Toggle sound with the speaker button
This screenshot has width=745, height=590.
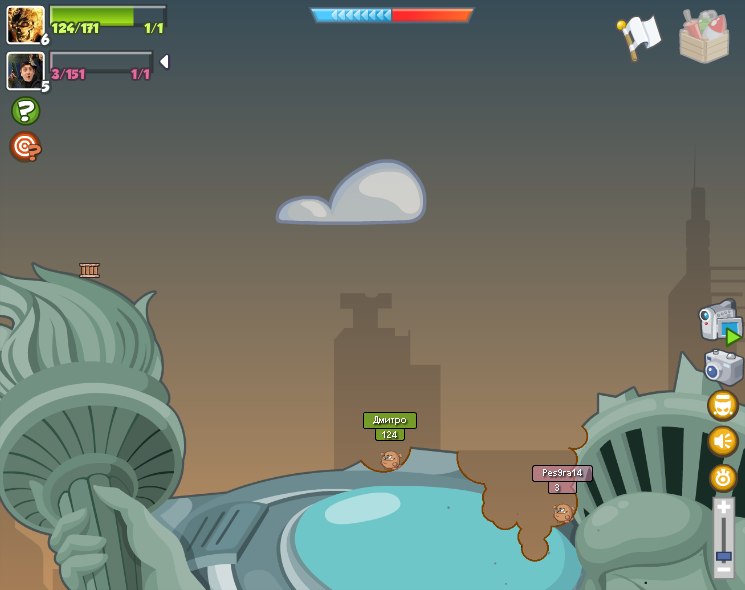722,441
